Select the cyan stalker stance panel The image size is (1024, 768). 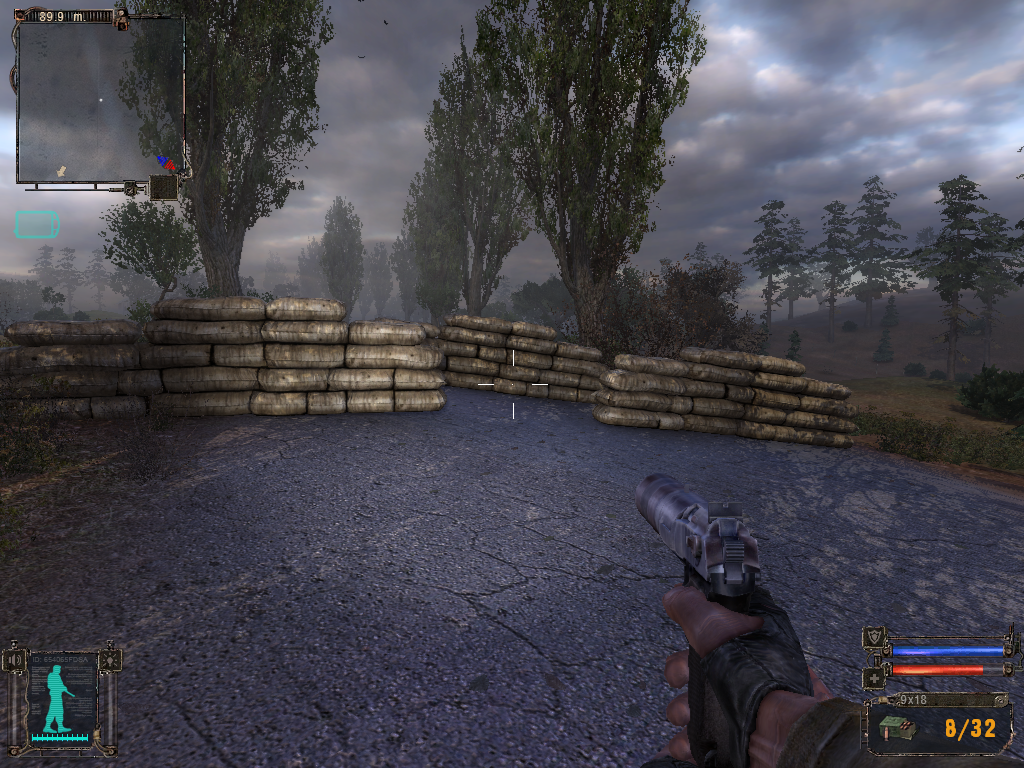[61, 699]
